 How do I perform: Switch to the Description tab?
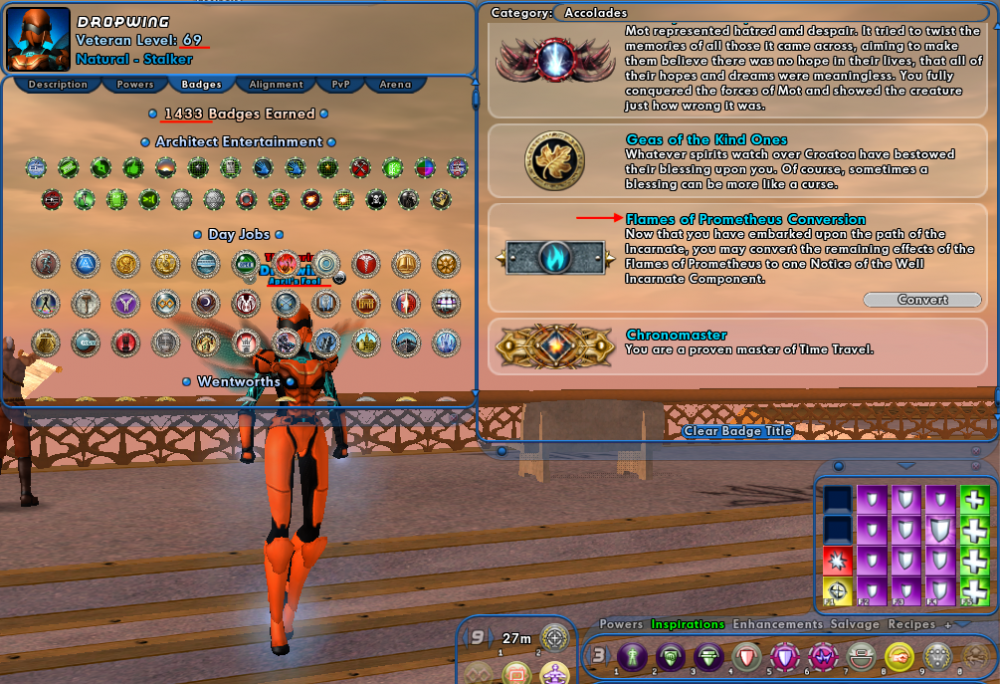click(58, 85)
